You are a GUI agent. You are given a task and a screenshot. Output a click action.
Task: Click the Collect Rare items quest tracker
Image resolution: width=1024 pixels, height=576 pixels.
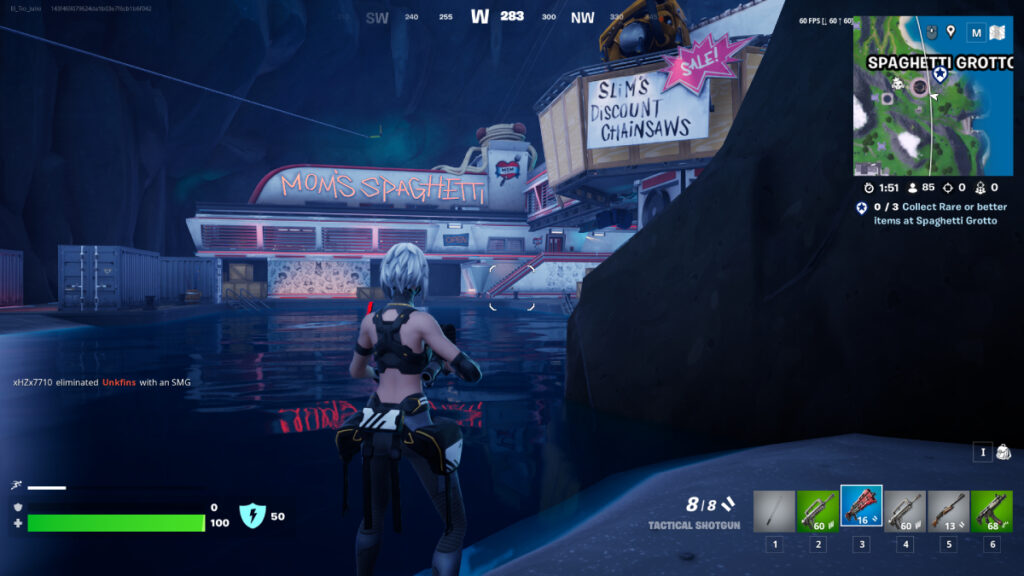[x=933, y=213]
